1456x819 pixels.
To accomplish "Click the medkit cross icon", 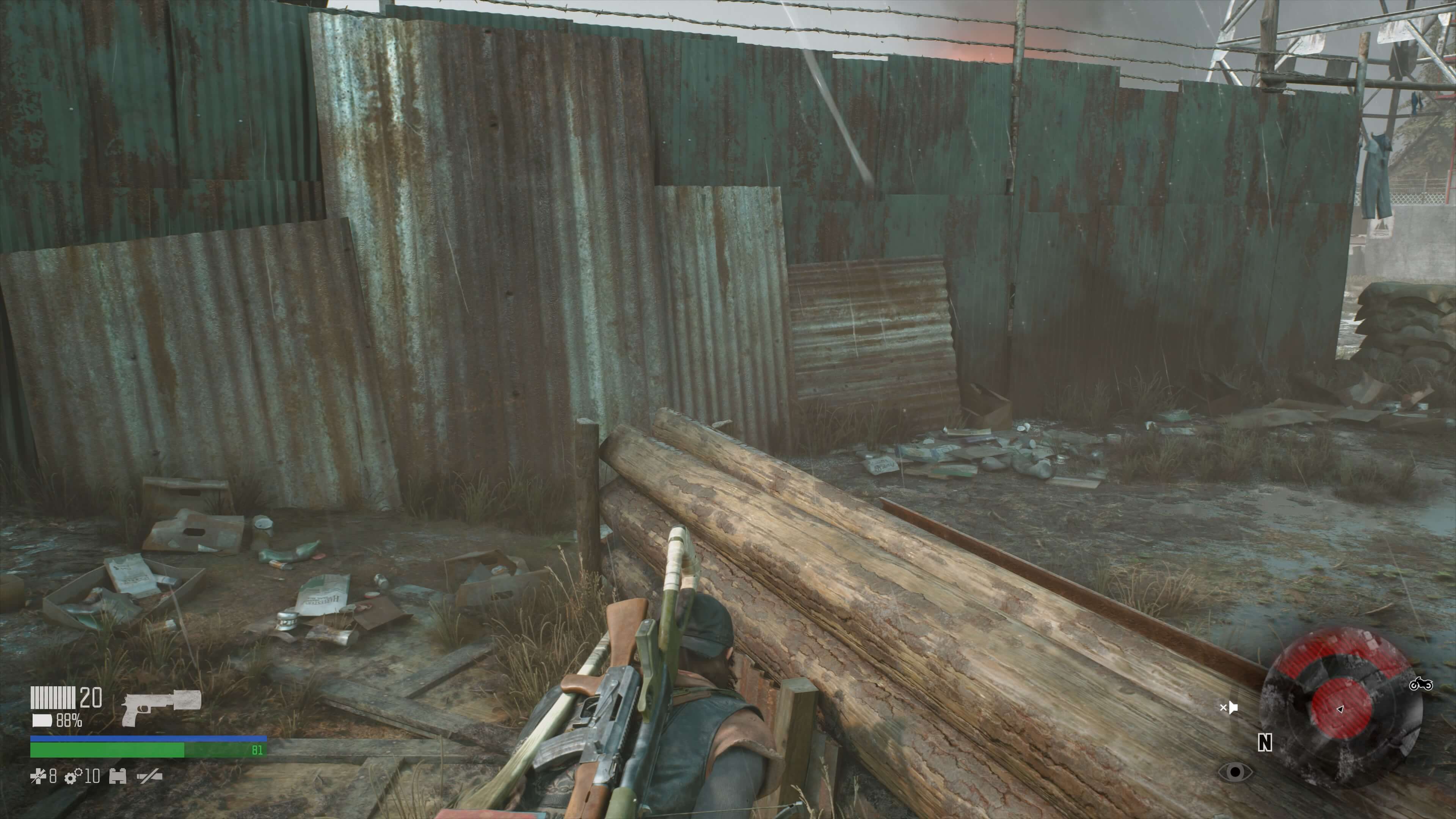I will coord(38,777).
